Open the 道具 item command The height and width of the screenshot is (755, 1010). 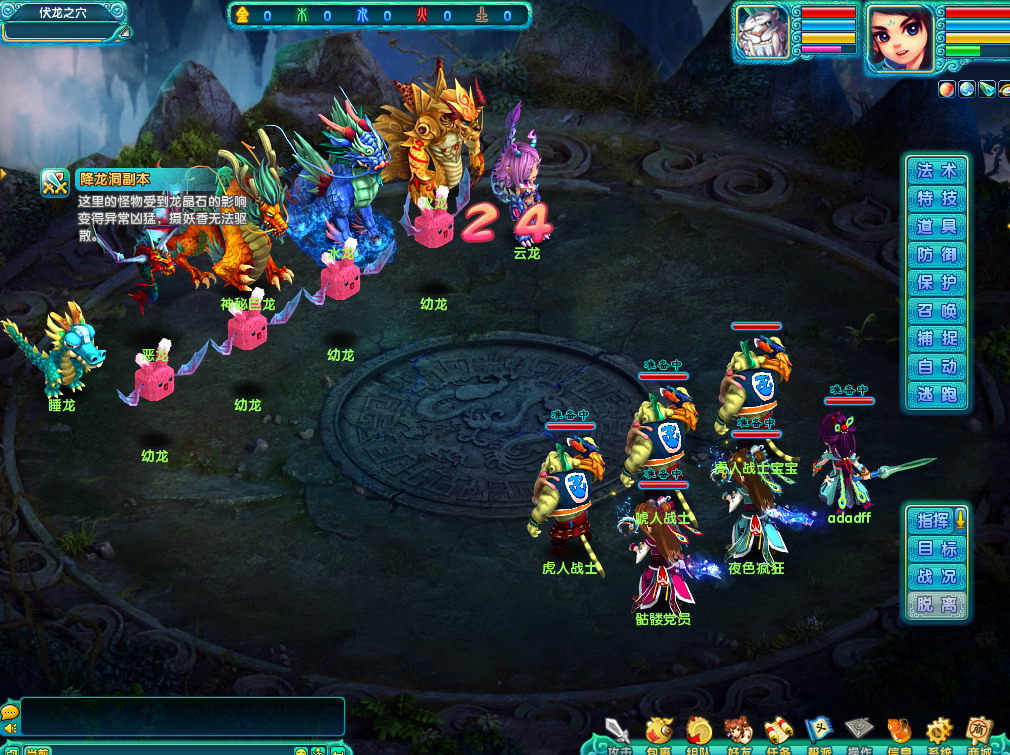pos(937,226)
